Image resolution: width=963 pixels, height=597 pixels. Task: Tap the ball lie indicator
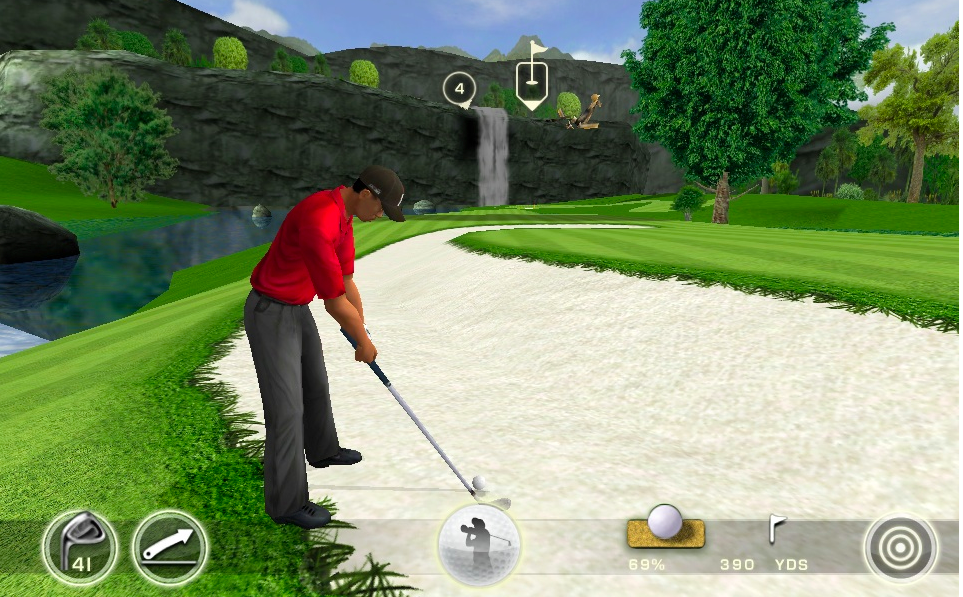(x=665, y=527)
